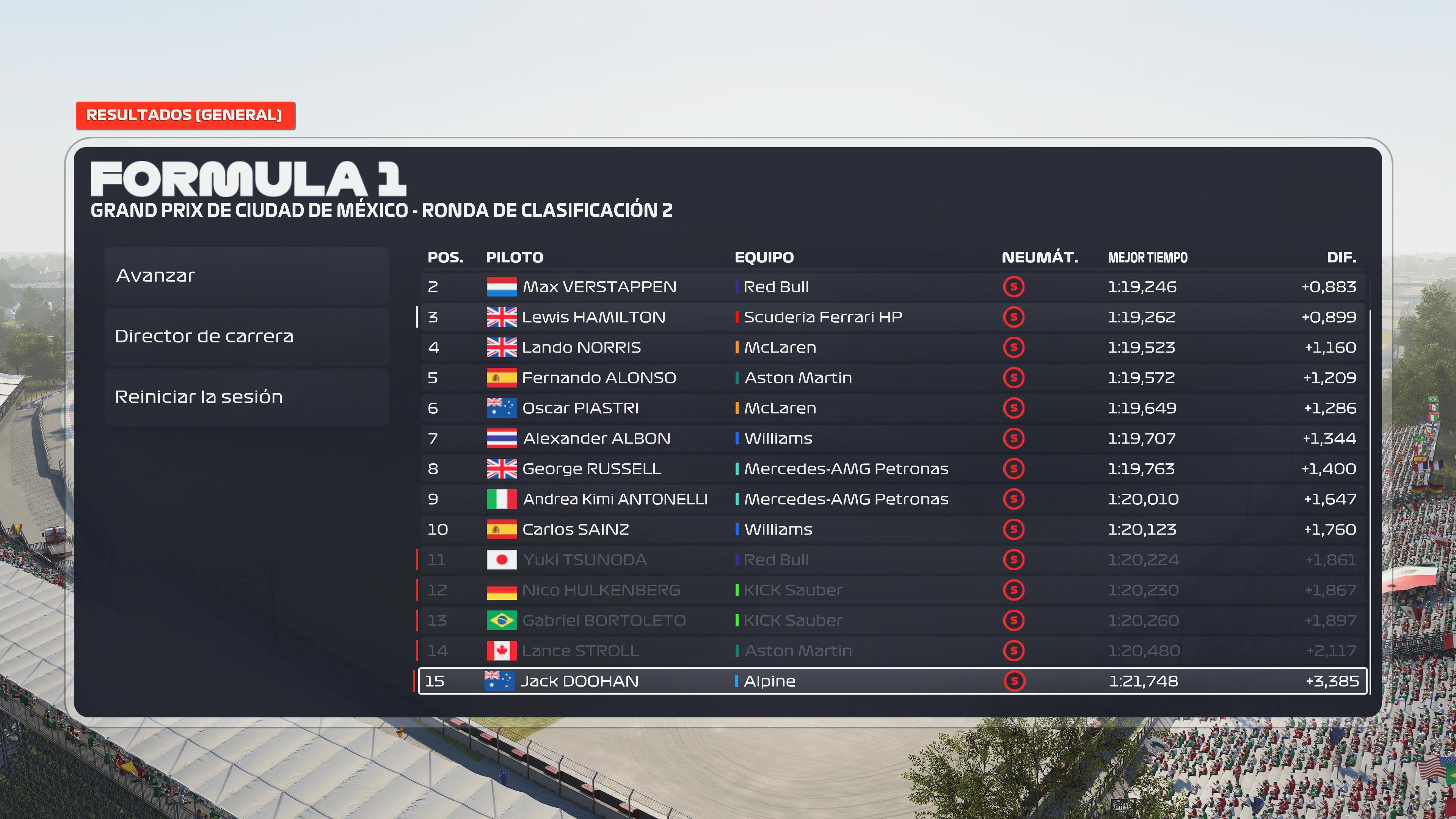The height and width of the screenshot is (819, 1456).
Task: Click Nico Hulkenberg's result row
Action: (x=892, y=590)
